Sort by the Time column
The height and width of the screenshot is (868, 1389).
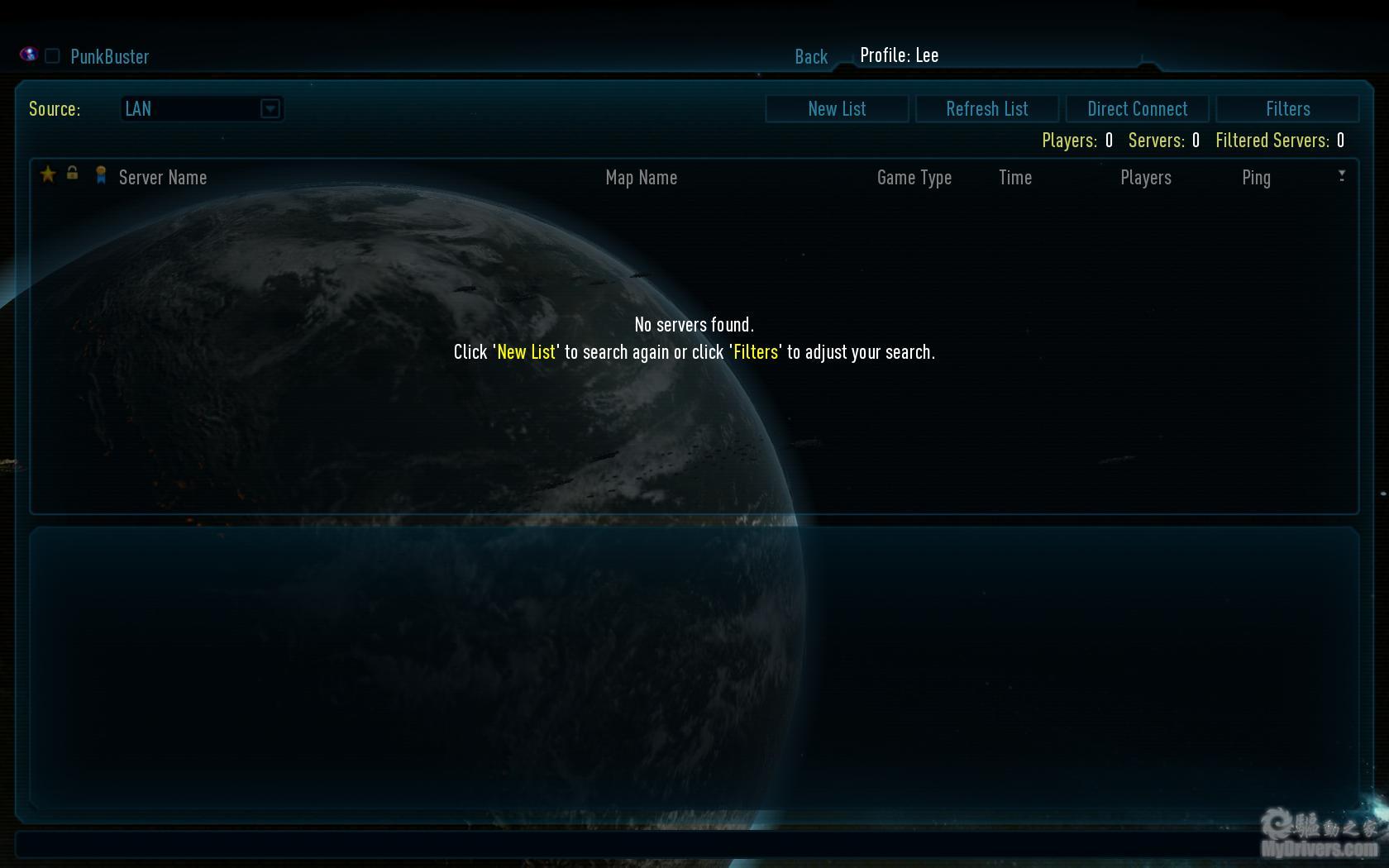pos(1015,178)
